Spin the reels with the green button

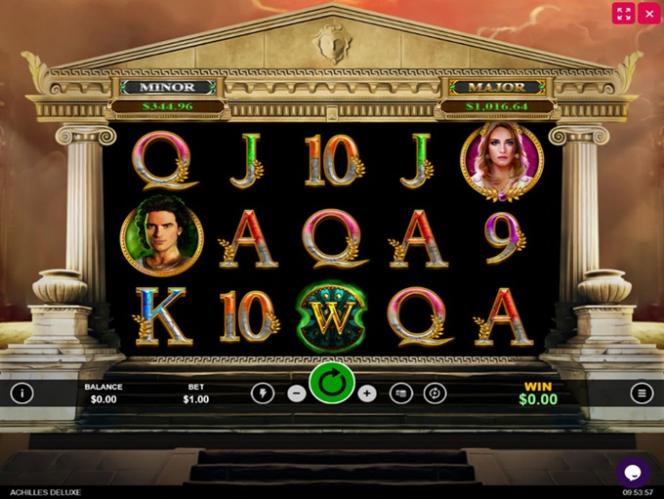pyautogui.click(x=332, y=383)
